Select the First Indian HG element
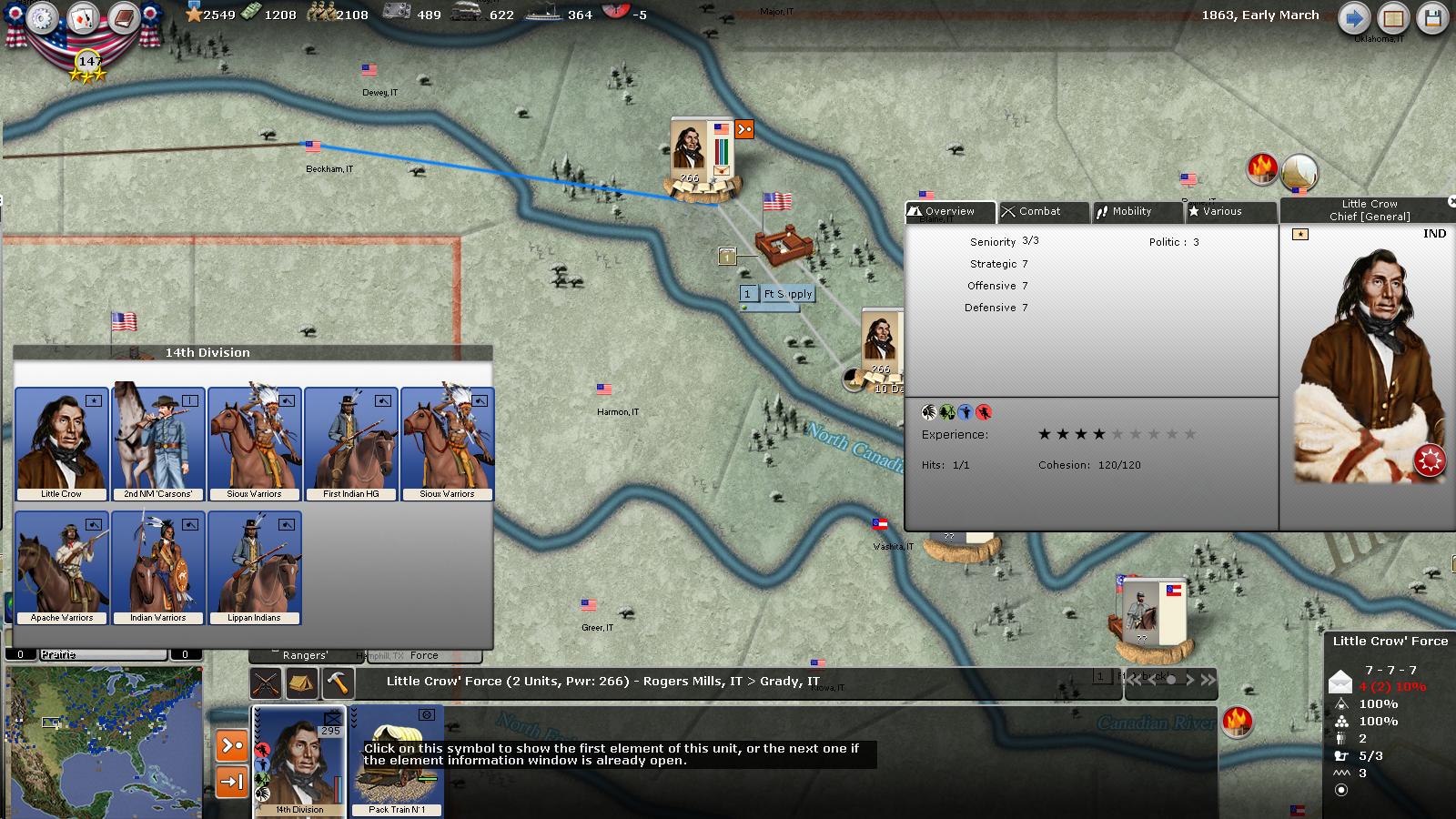The height and width of the screenshot is (819, 1456). click(350, 444)
